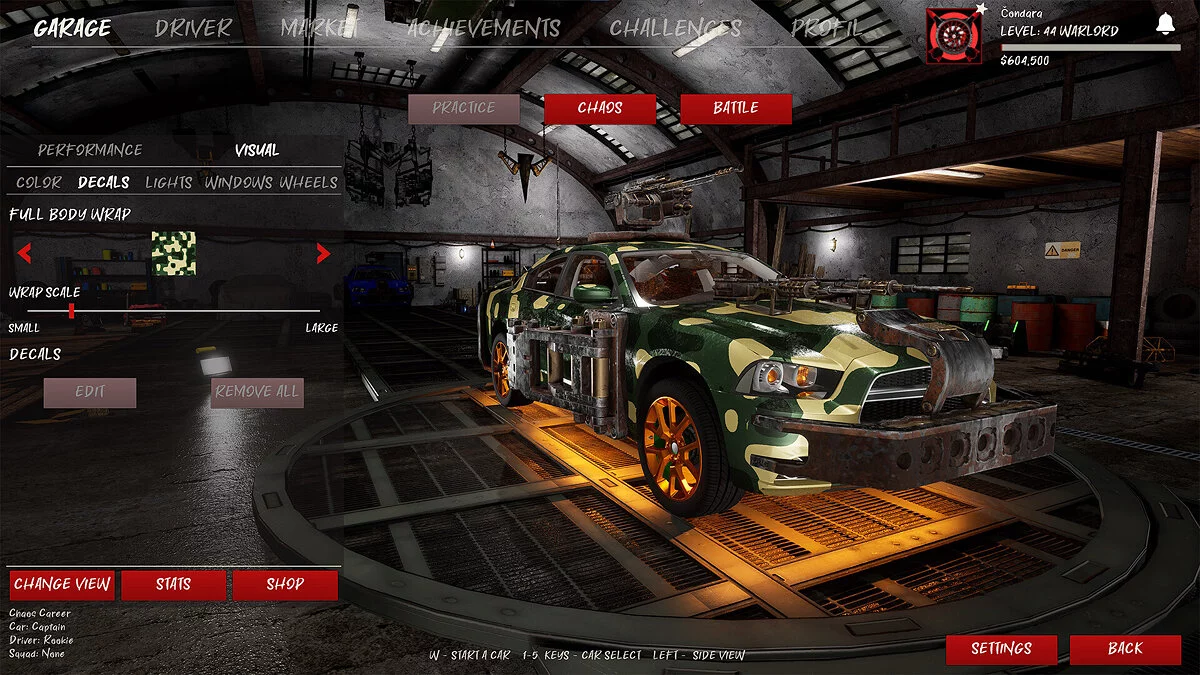
Task: Show the Challenges menu
Action: click(675, 28)
